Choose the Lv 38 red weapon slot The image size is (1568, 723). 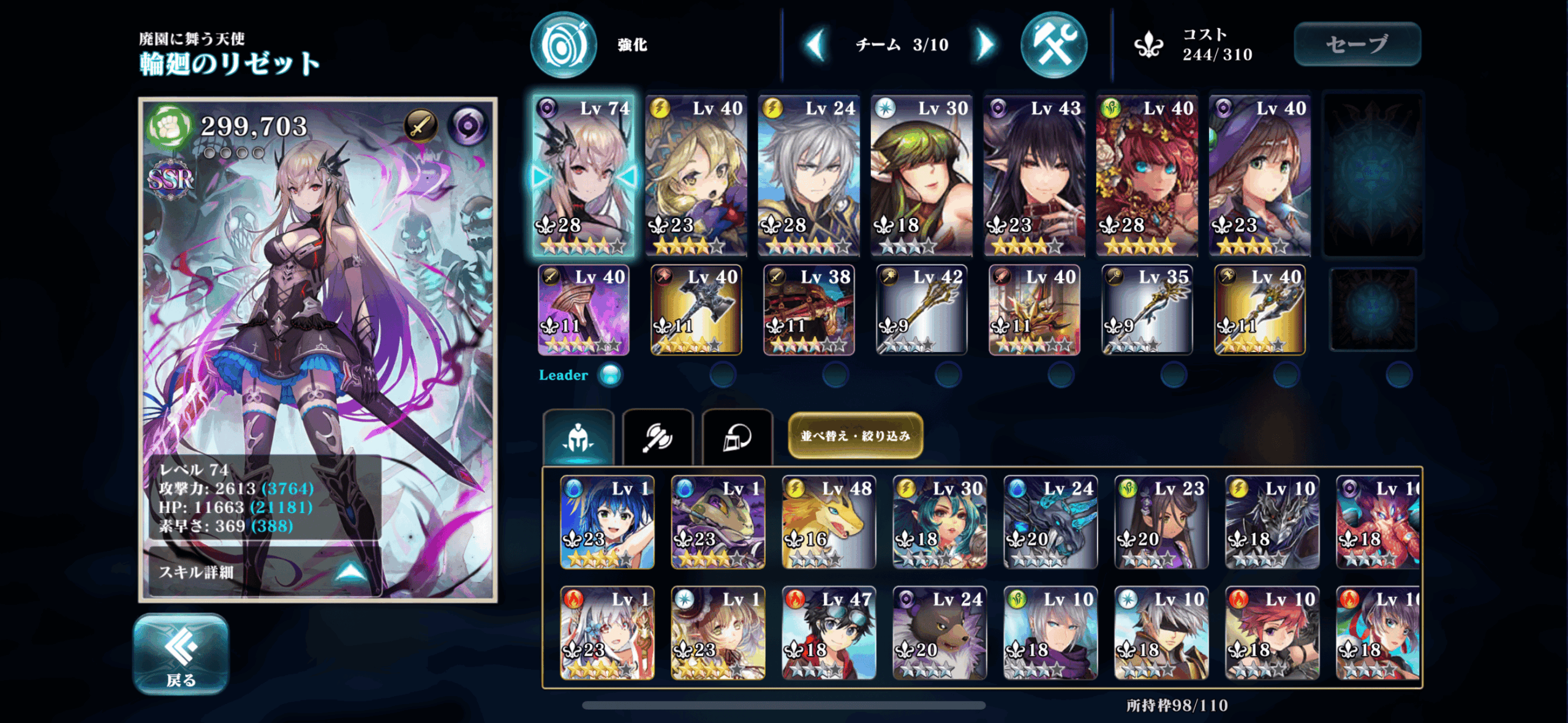pyautogui.click(x=809, y=310)
